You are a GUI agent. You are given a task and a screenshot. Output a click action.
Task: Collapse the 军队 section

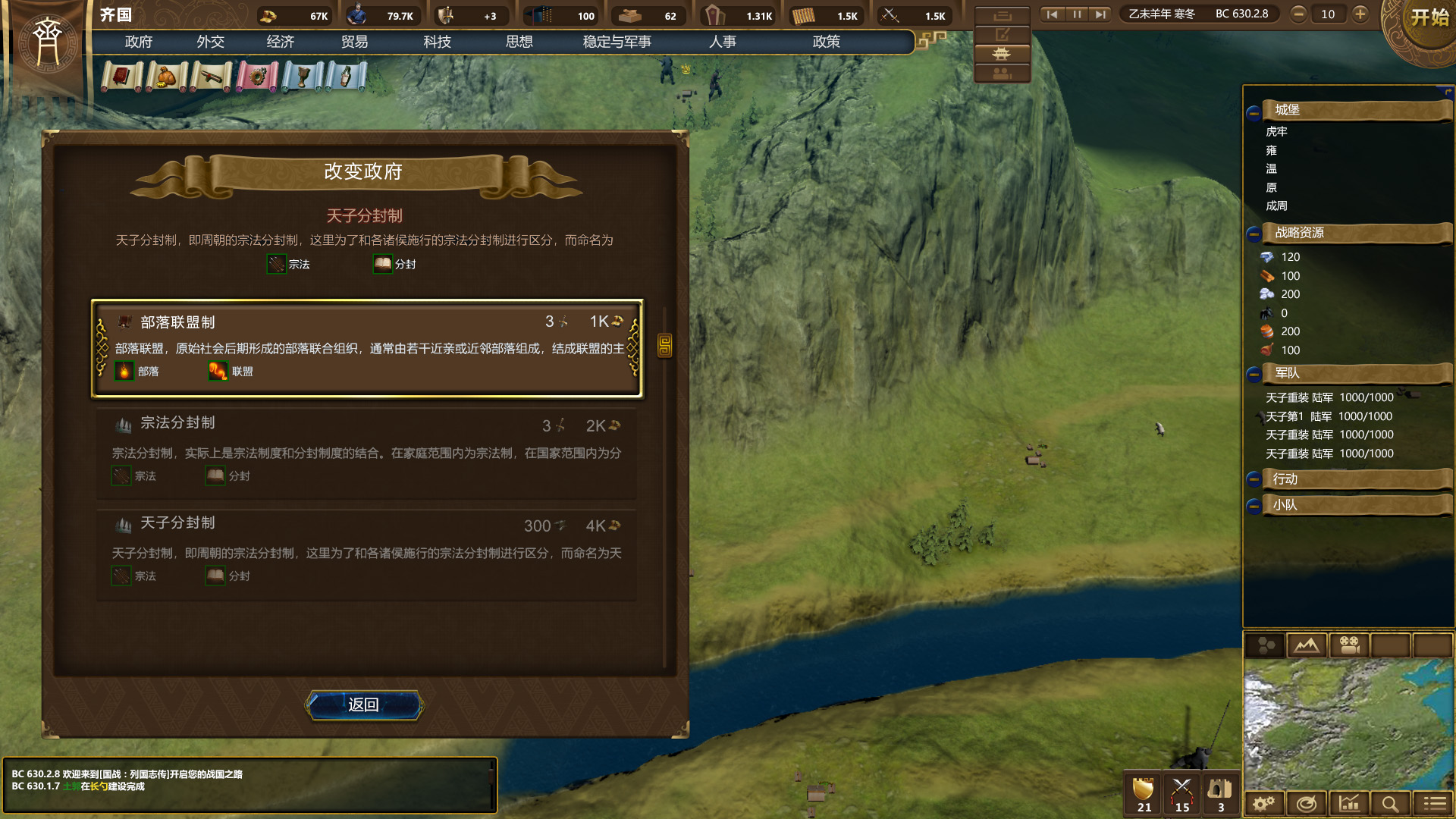[1255, 373]
